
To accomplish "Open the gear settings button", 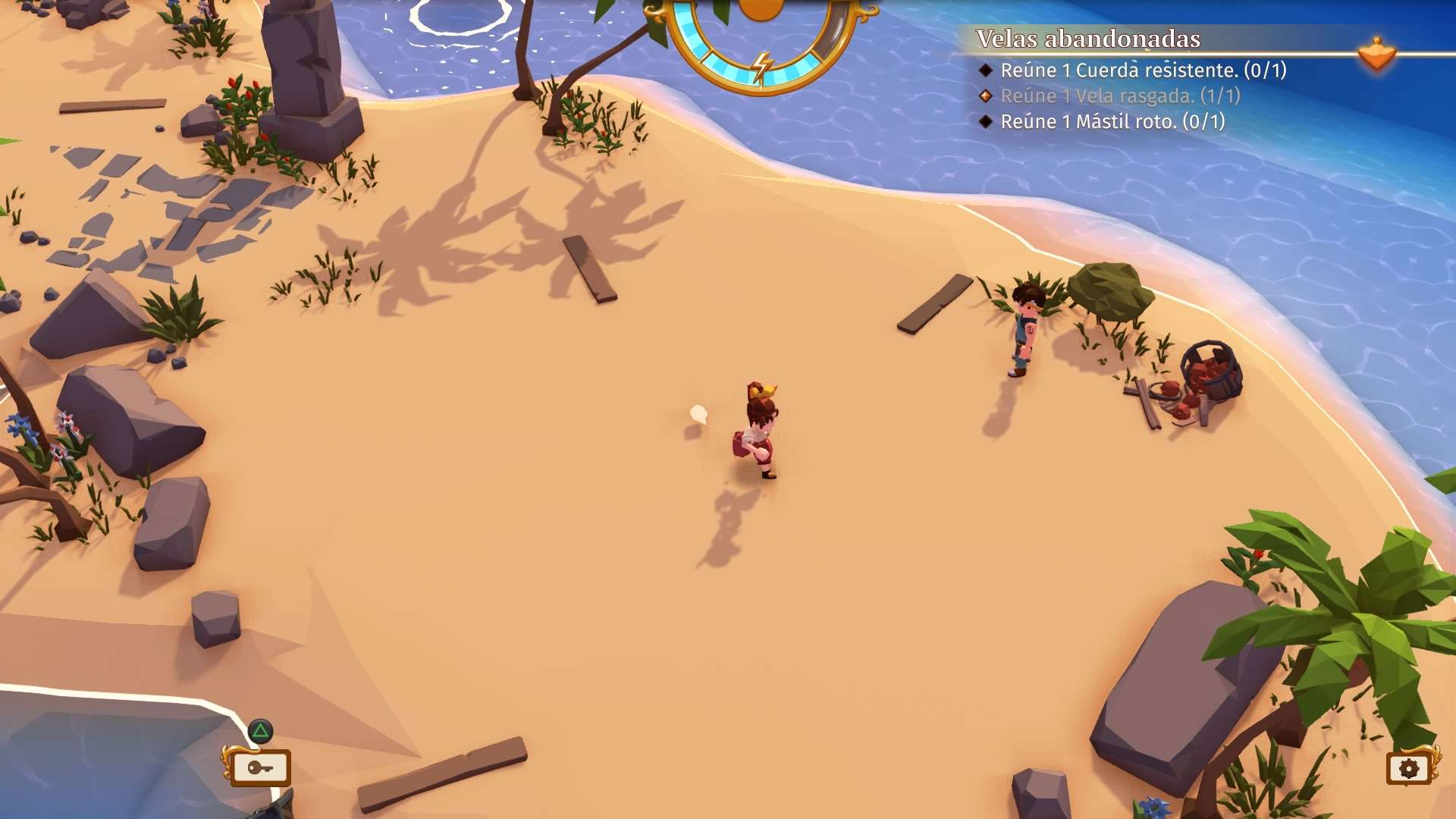I will 1408,769.
